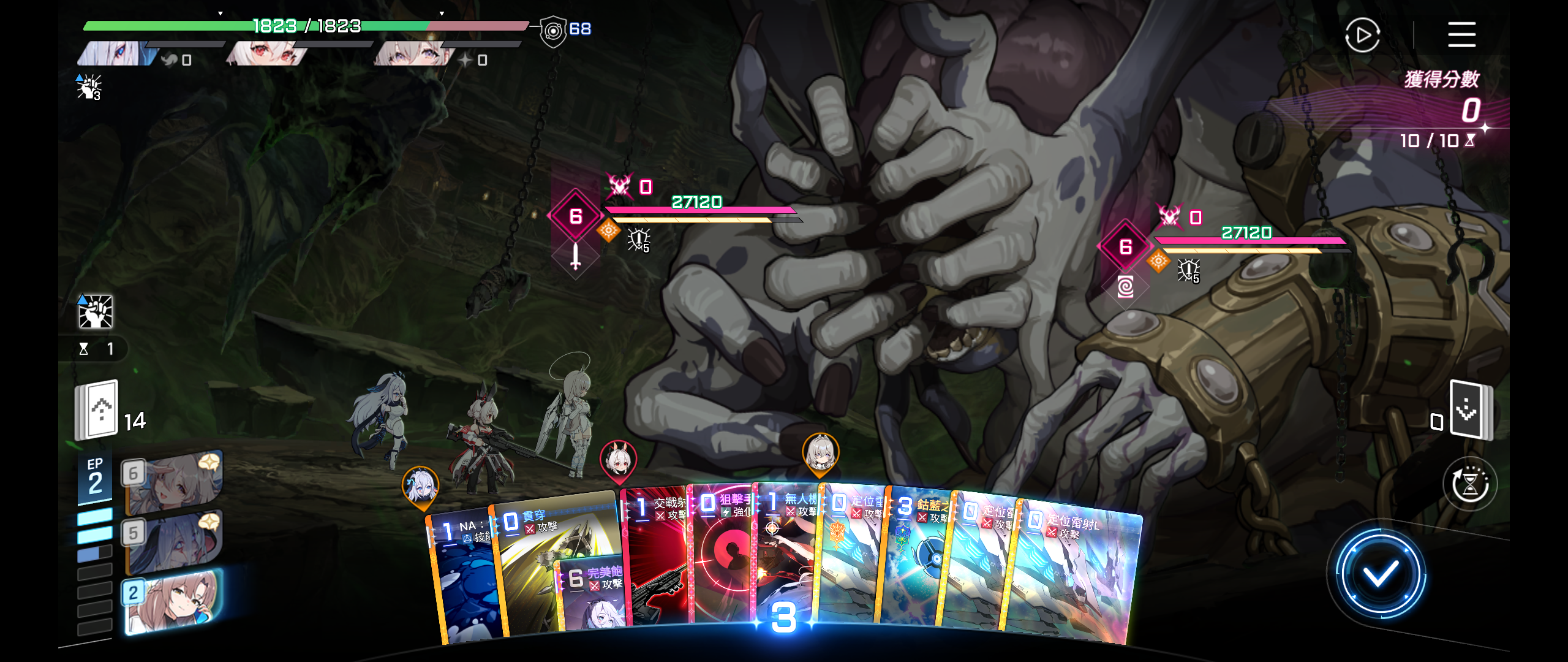Open the hamburger menu

tap(1461, 34)
